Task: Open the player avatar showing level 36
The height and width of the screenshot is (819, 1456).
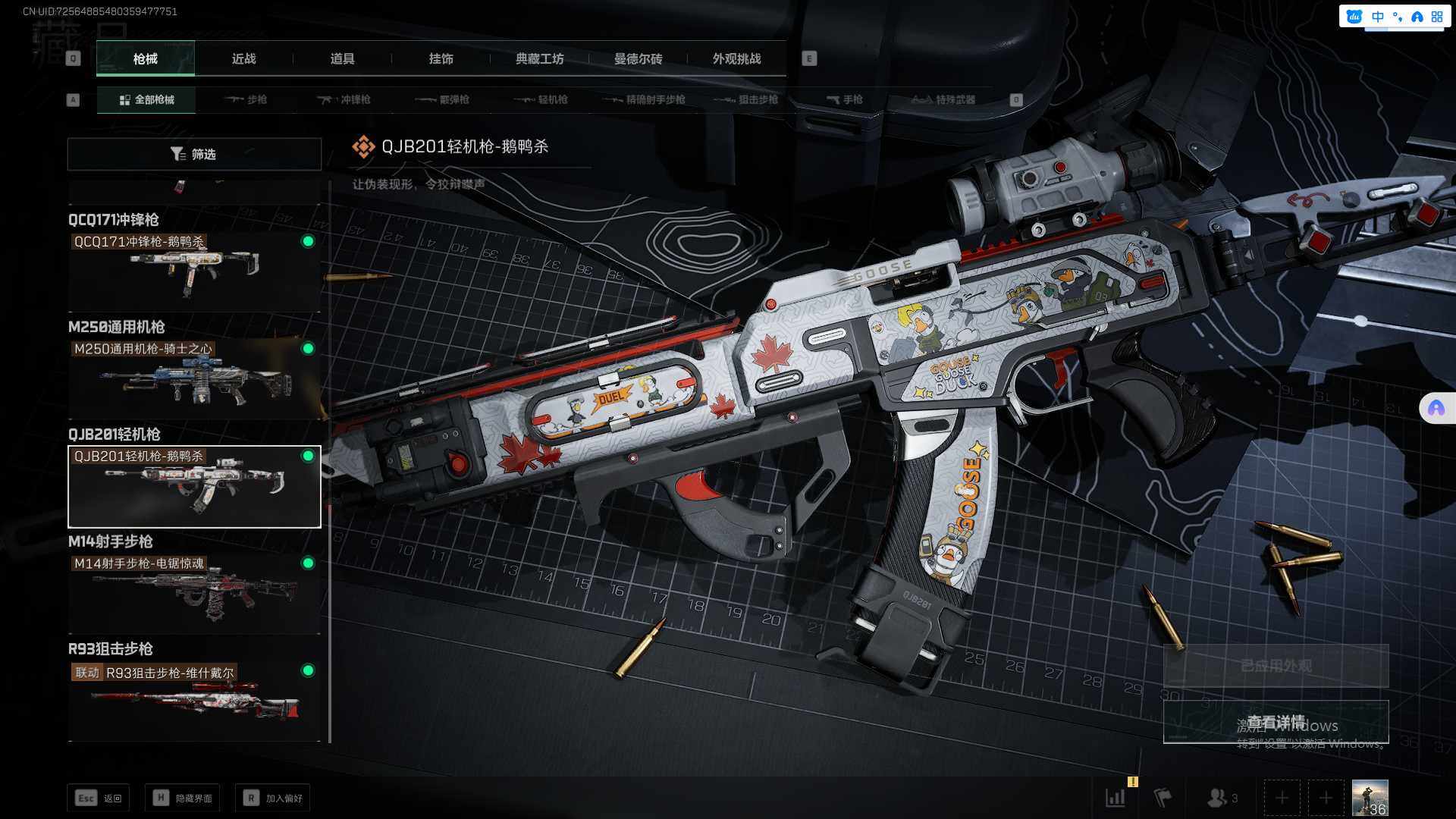Action: click(x=1370, y=798)
